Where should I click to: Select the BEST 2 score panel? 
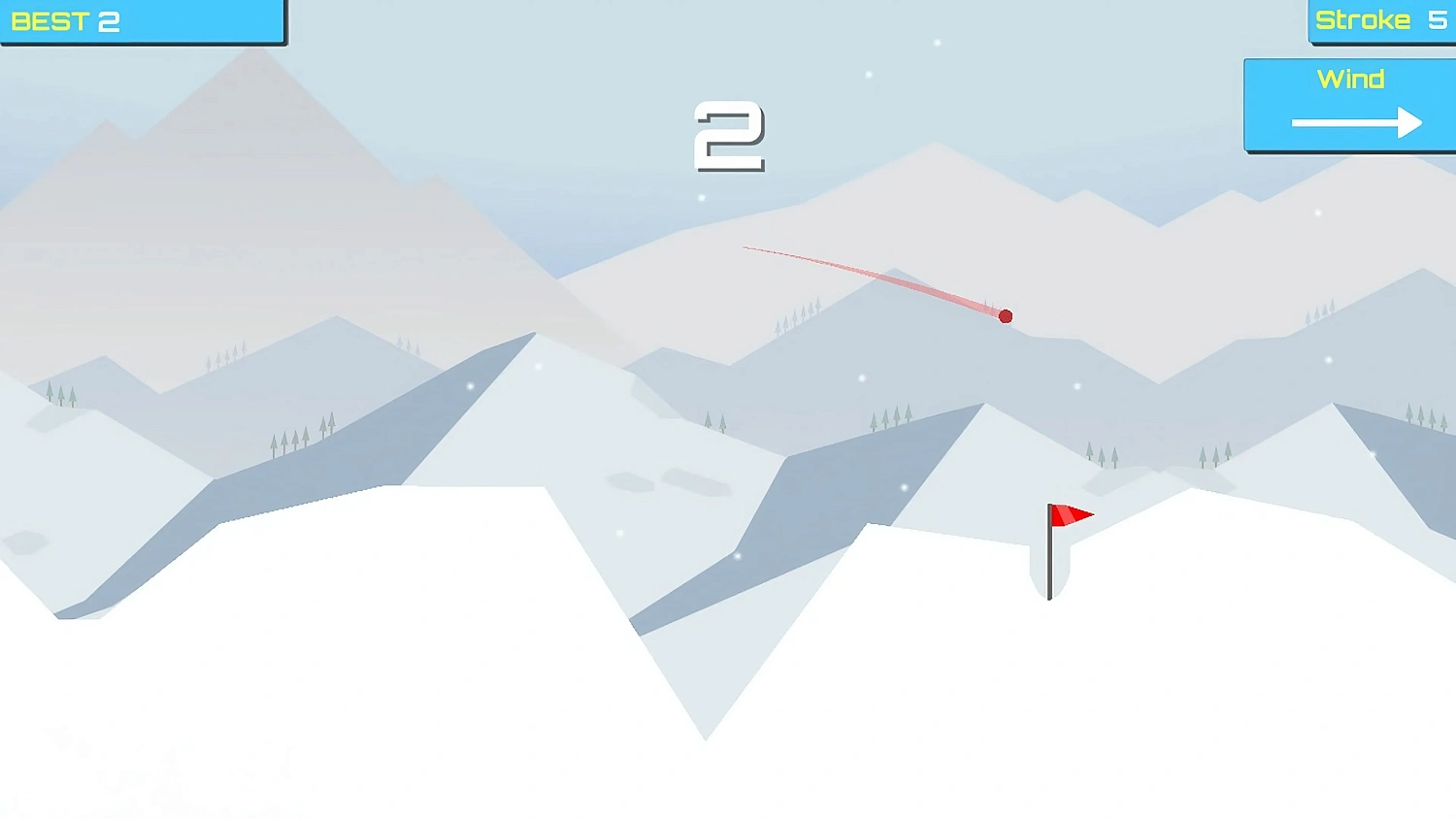click(x=141, y=19)
